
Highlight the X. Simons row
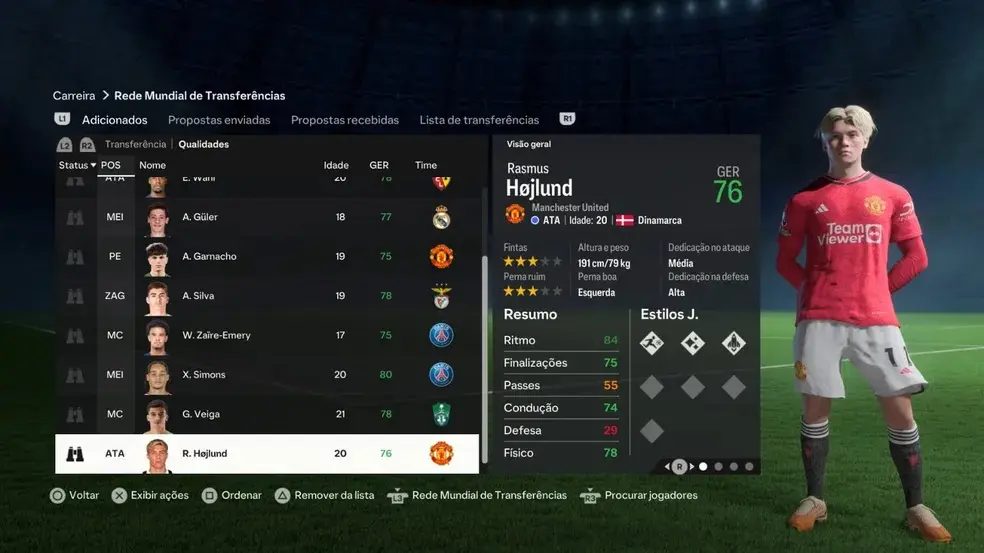(266, 375)
